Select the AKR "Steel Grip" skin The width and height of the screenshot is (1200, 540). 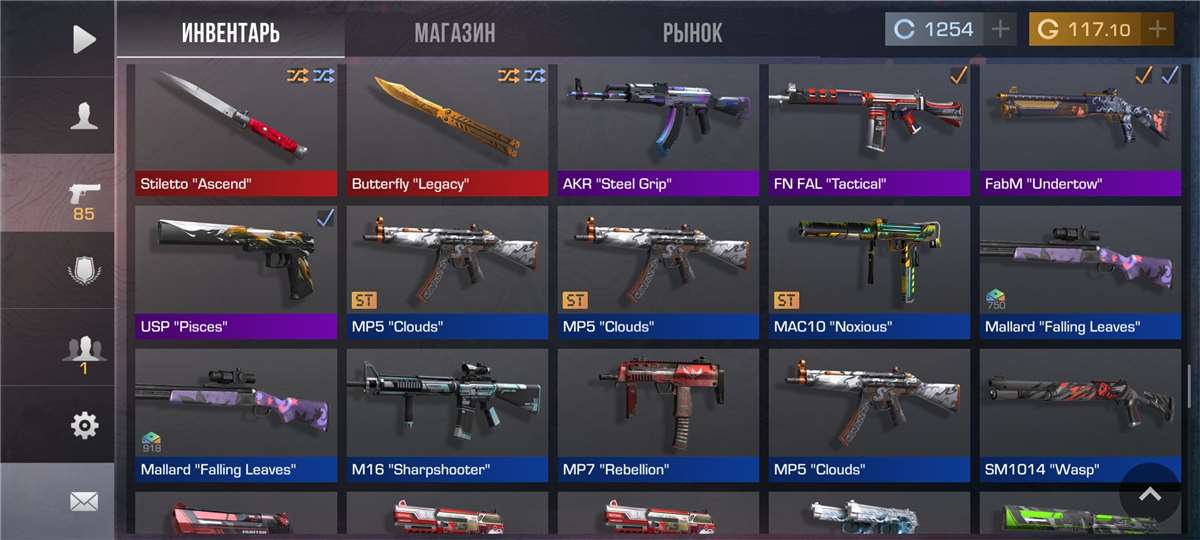(658, 129)
